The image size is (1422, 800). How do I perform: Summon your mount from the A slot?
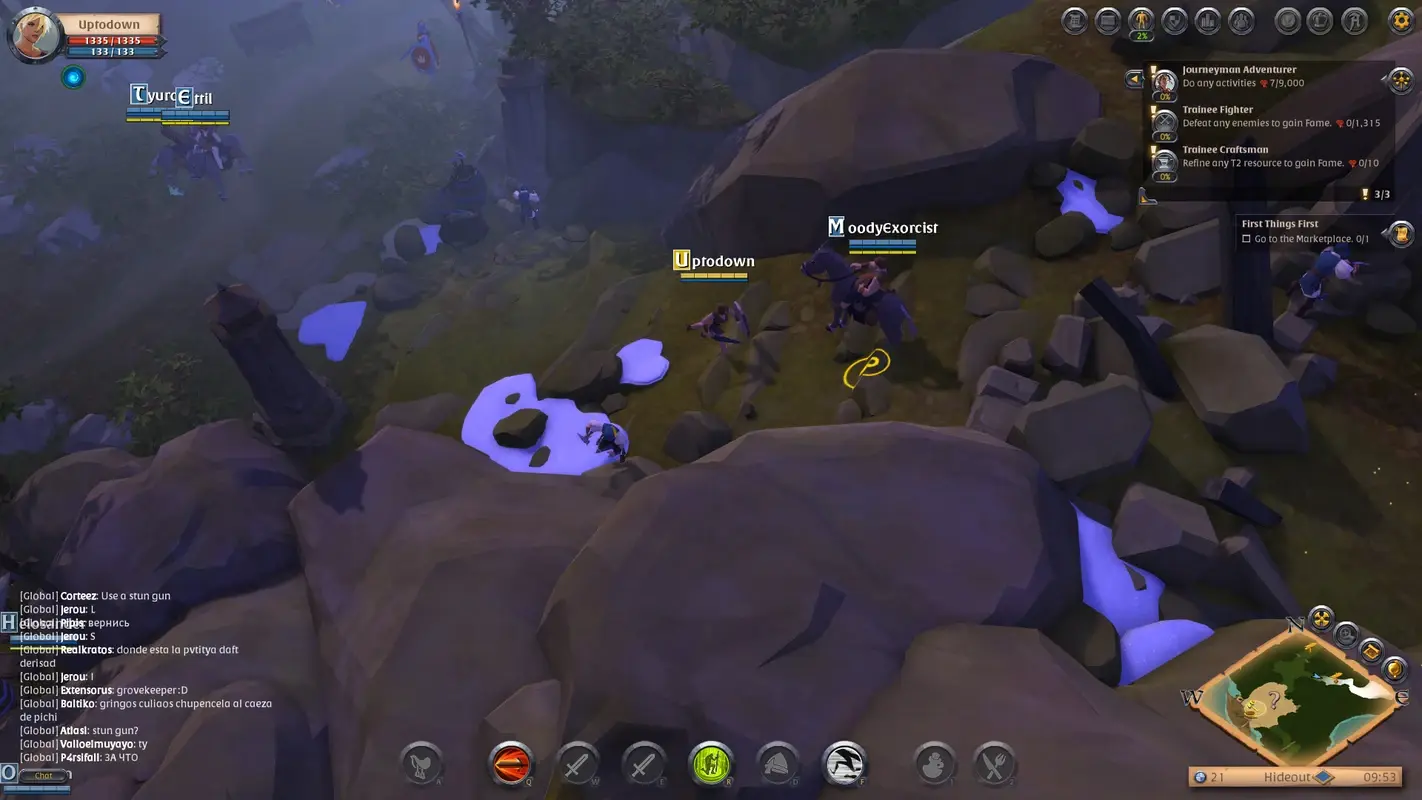tap(421, 764)
